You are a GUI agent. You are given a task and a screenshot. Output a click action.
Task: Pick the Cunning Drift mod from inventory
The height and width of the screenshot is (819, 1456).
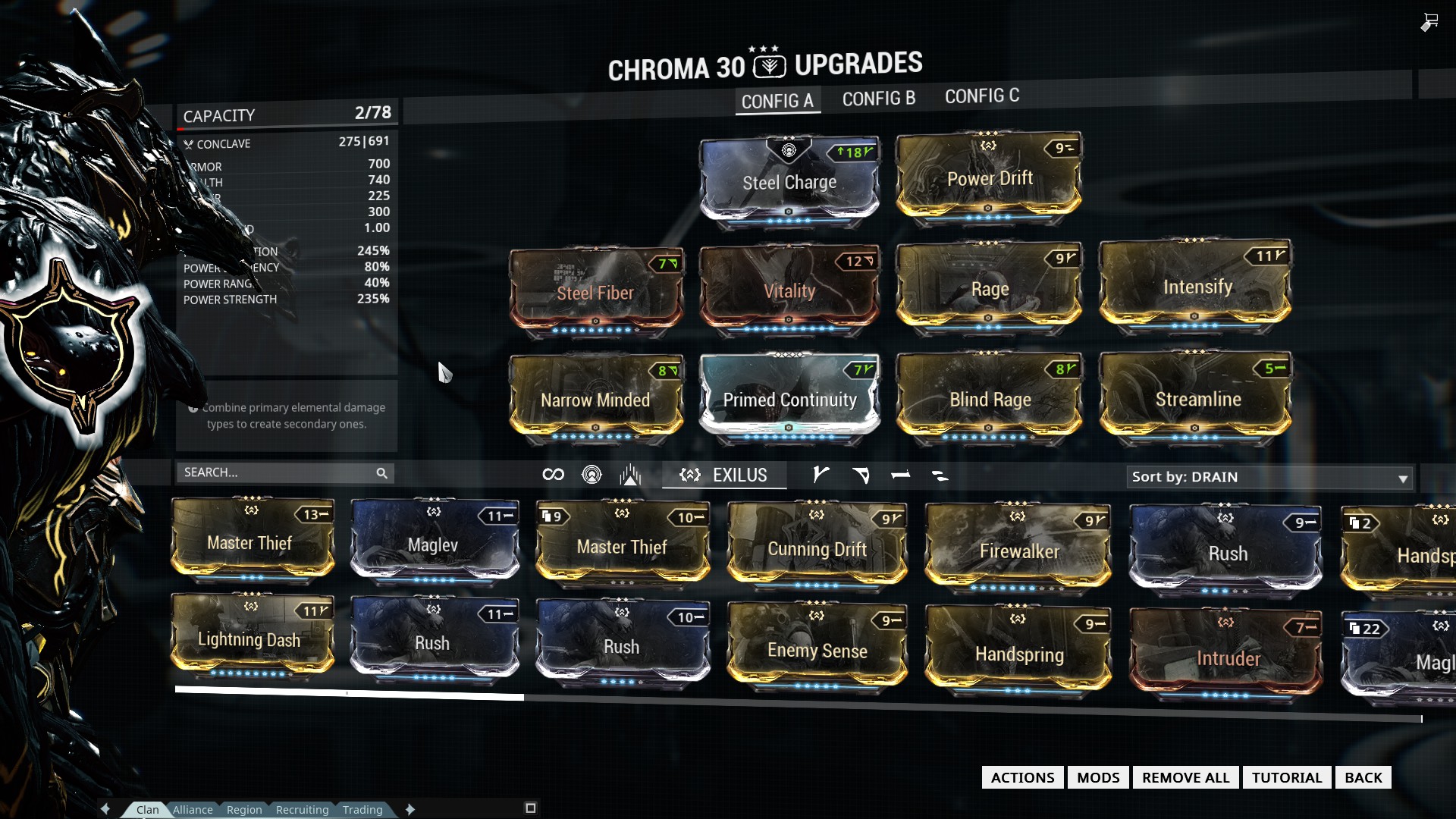[x=817, y=548]
